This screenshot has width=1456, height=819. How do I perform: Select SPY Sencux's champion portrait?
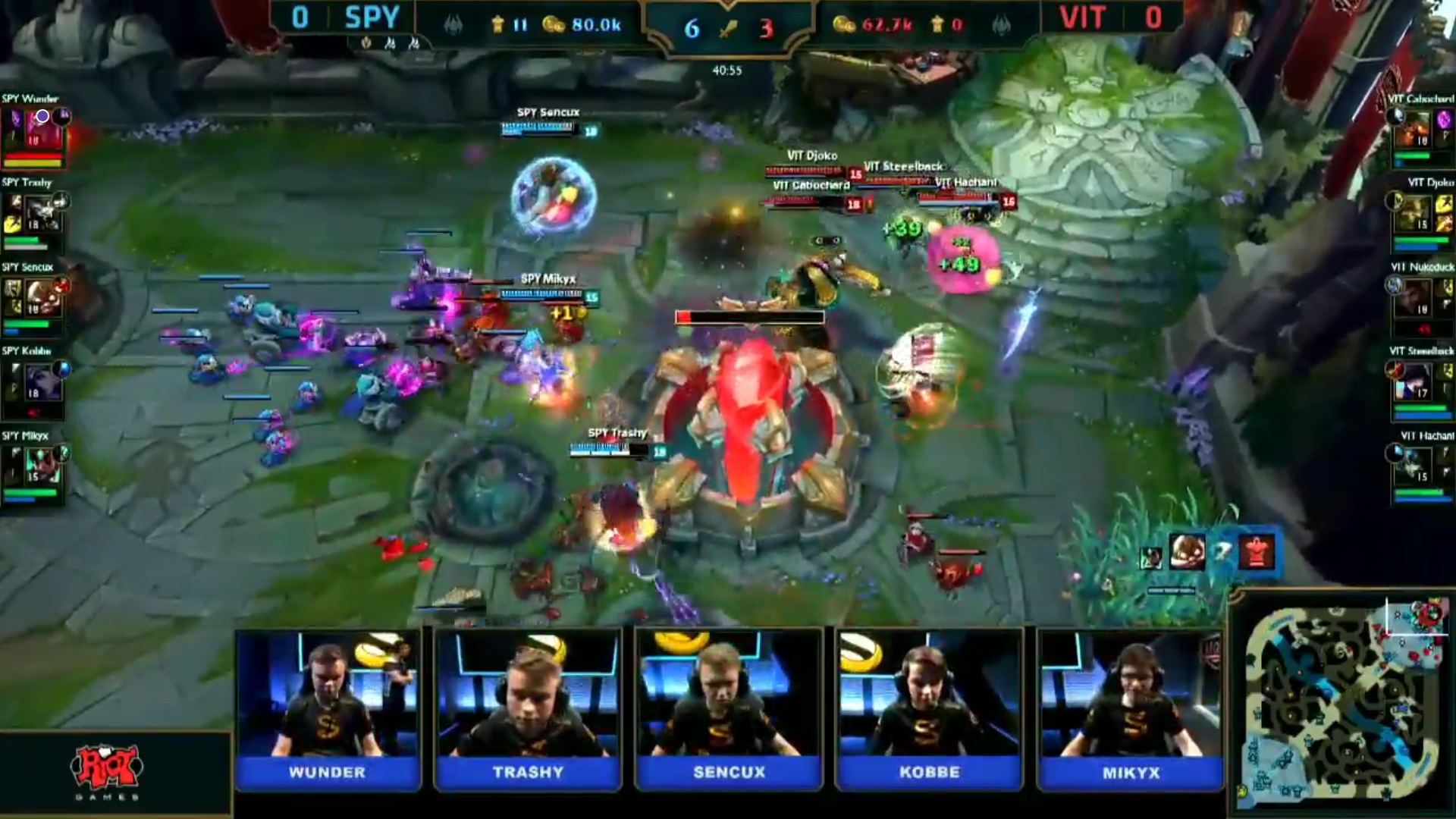click(x=42, y=298)
